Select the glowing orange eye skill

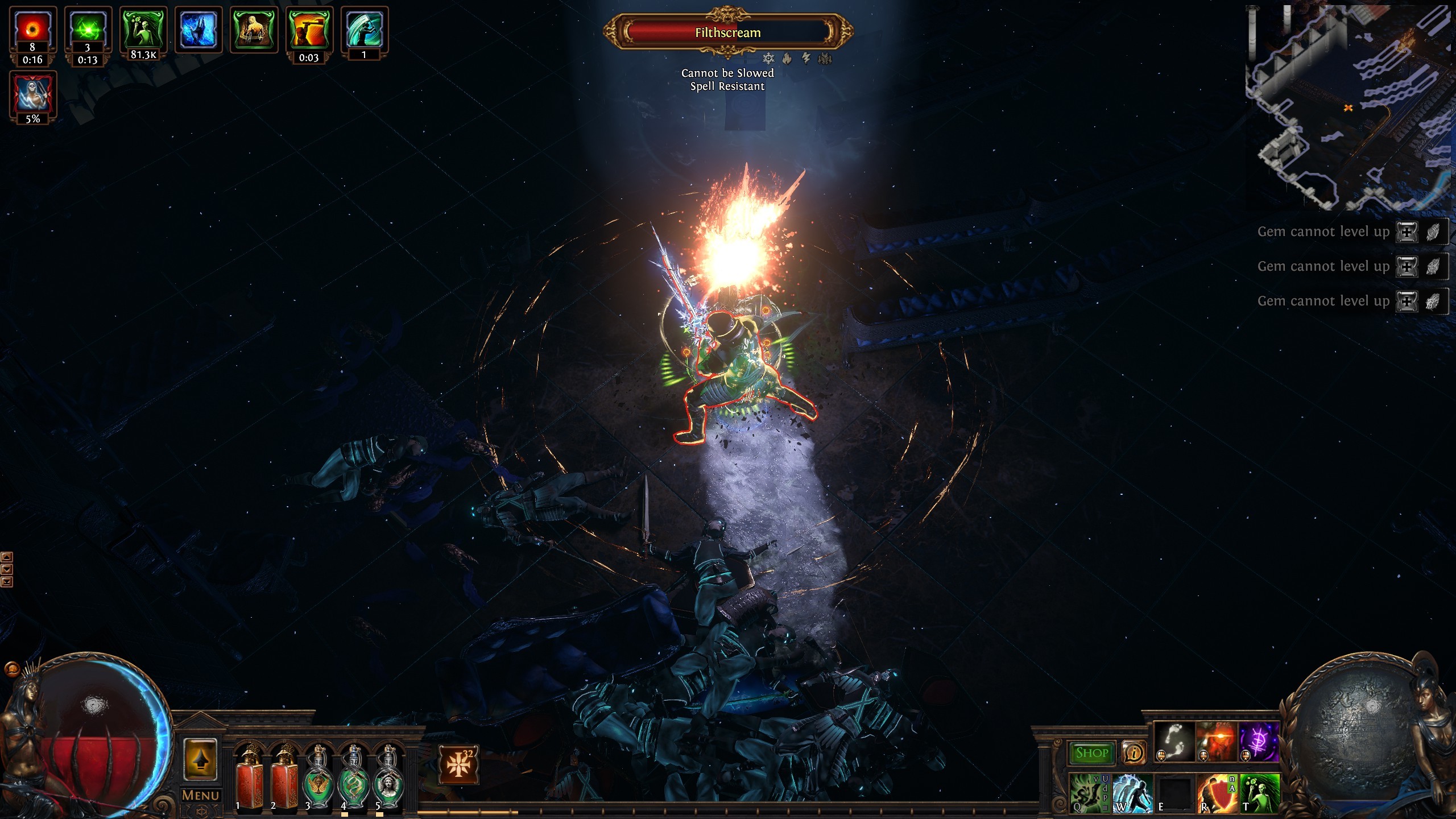[1216, 742]
